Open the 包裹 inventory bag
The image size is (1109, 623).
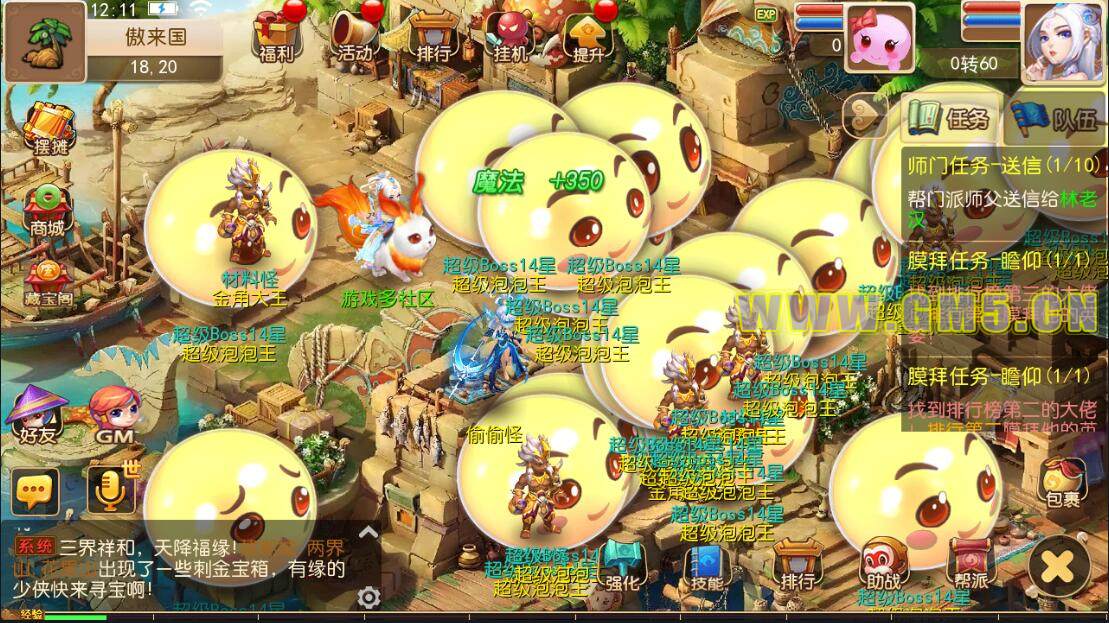coord(1063,482)
